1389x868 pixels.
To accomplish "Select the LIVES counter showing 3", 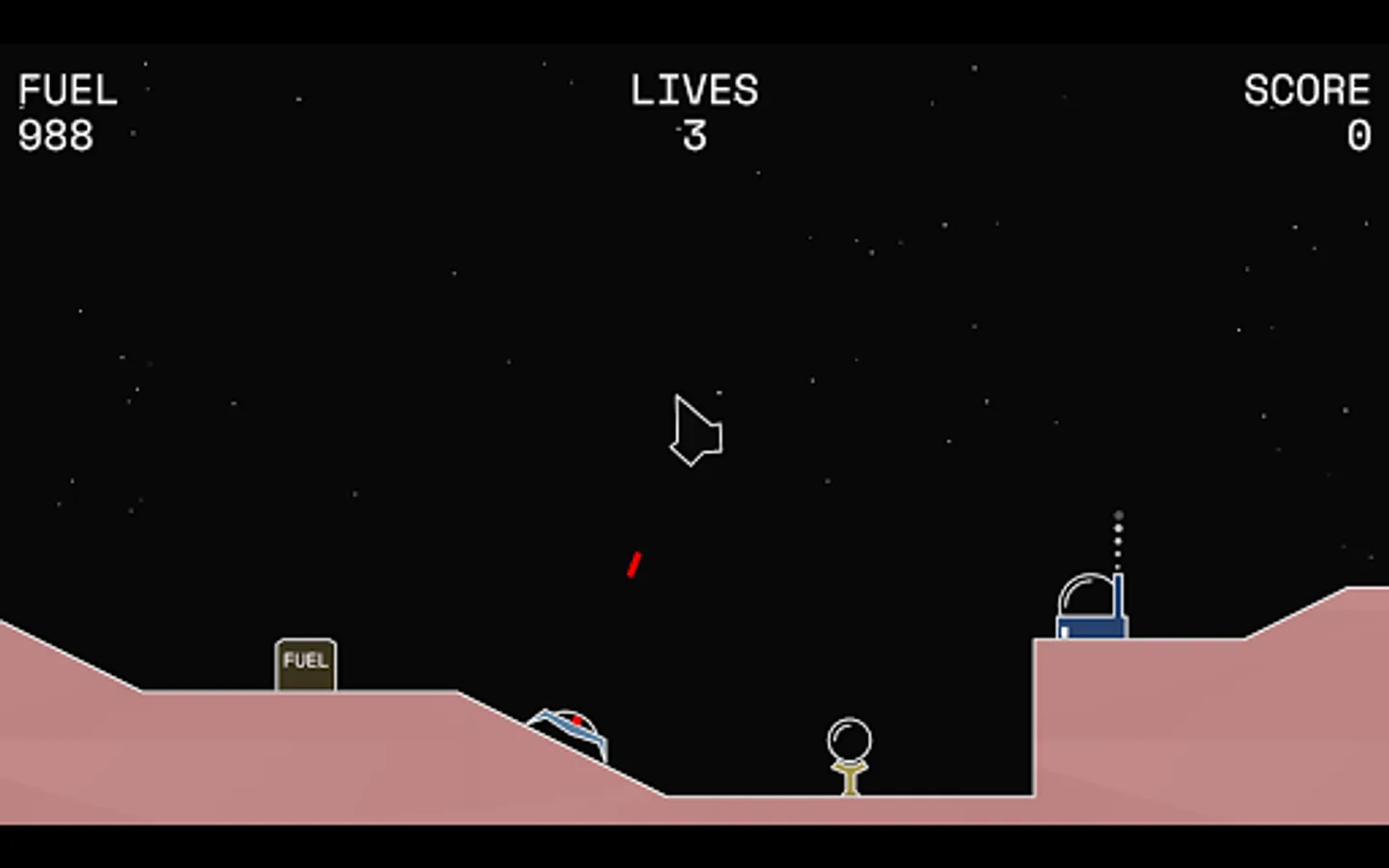I will click(x=696, y=137).
